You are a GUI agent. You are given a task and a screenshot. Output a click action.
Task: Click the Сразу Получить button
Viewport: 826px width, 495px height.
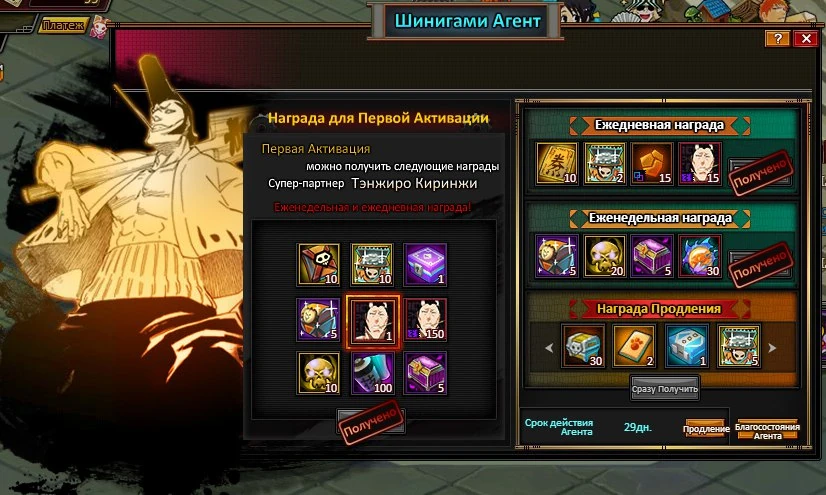point(664,384)
